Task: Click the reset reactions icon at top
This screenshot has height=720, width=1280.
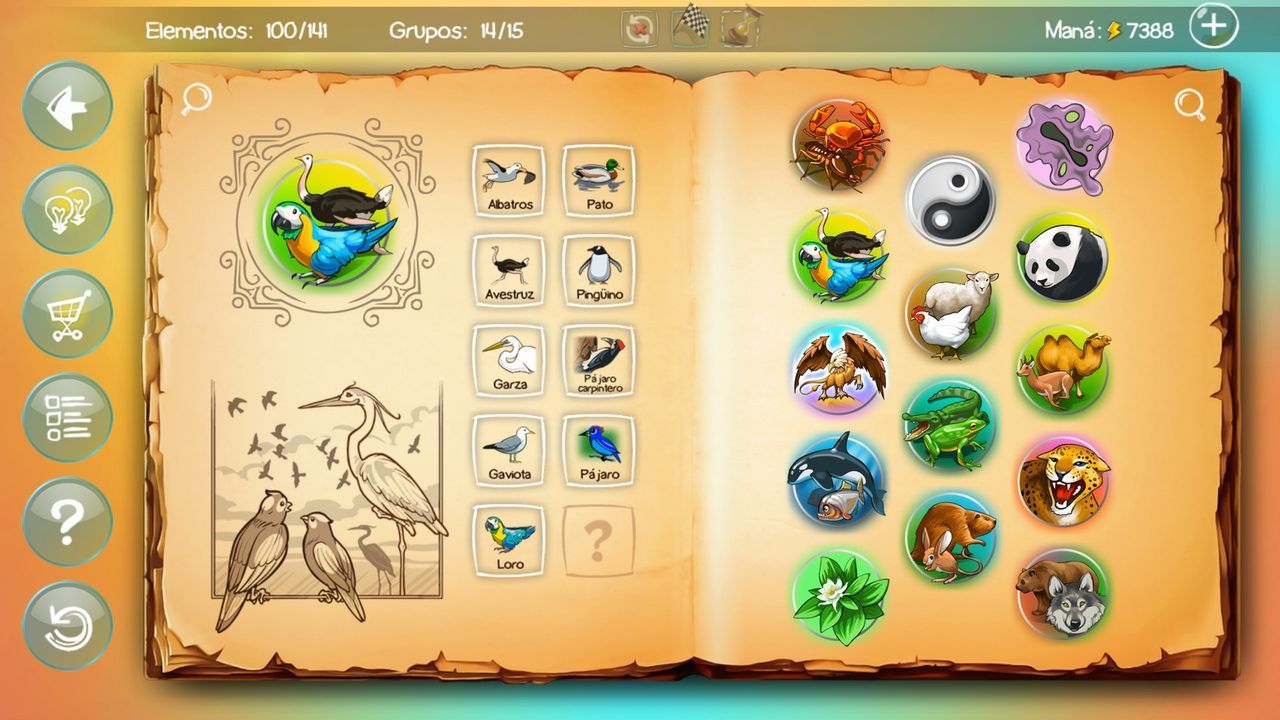Action: point(637,28)
